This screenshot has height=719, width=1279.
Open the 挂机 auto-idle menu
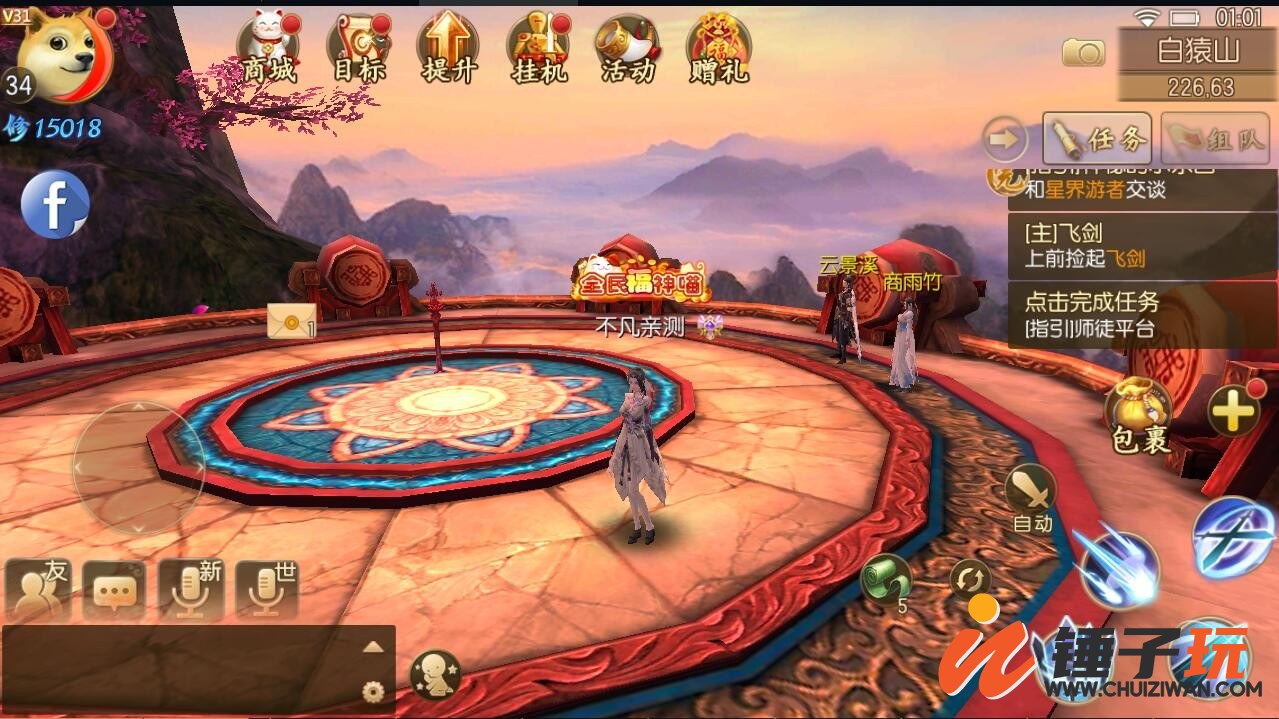click(x=538, y=46)
